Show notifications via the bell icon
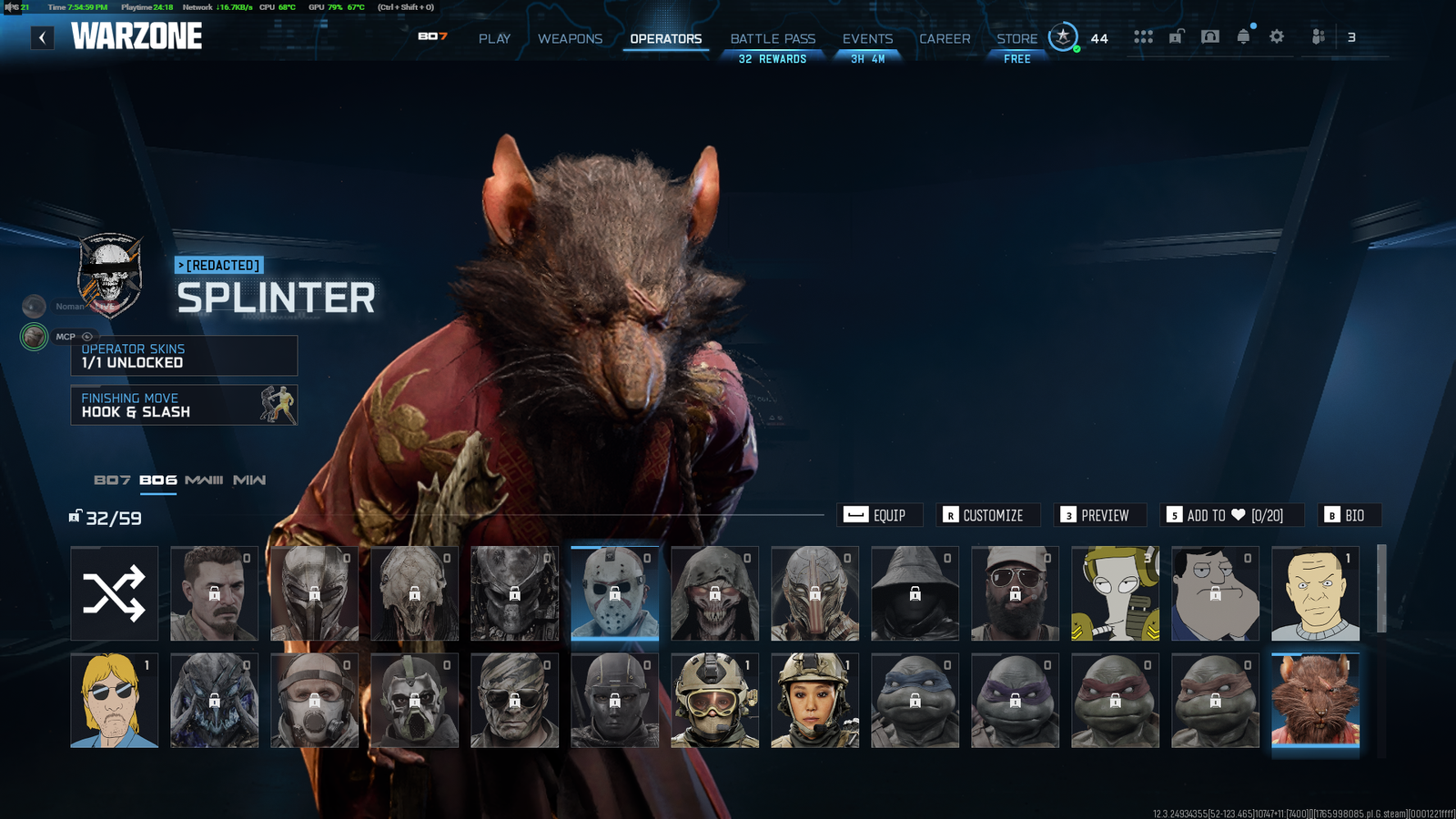 coord(1243,36)
